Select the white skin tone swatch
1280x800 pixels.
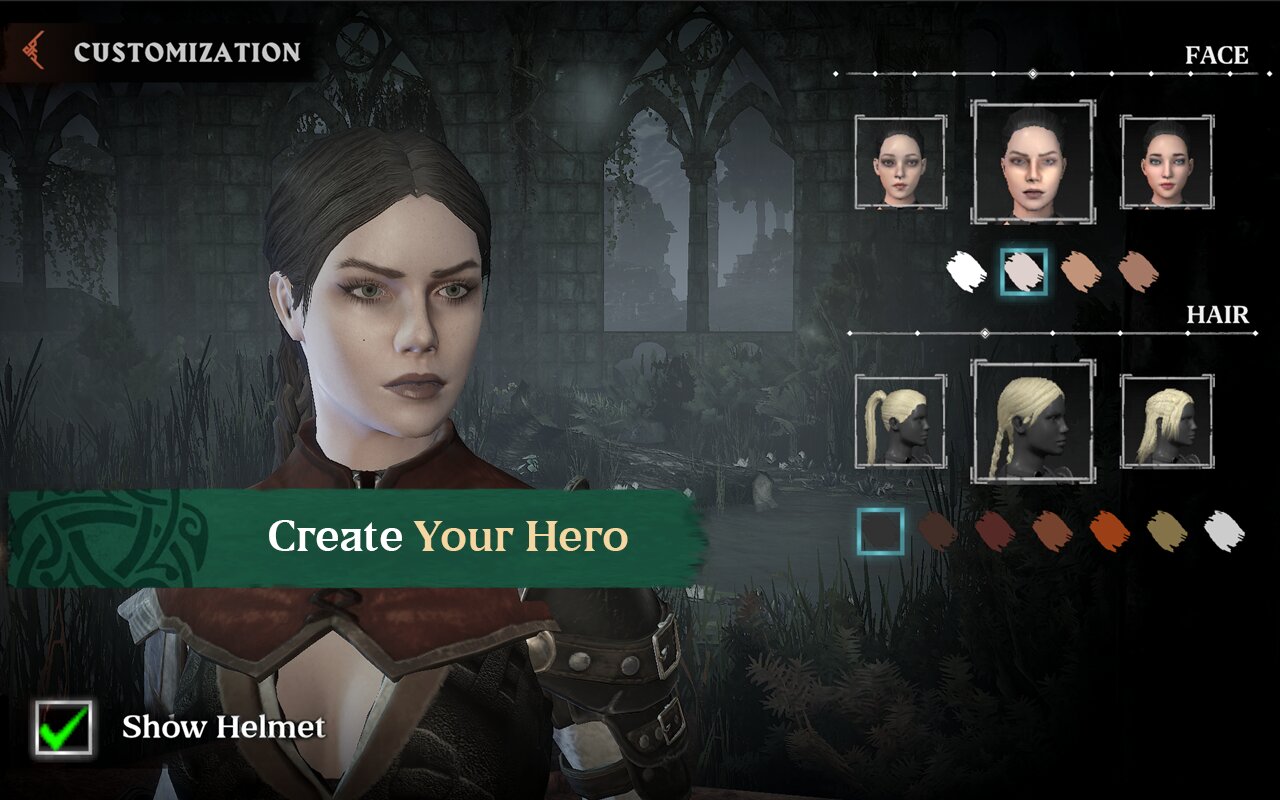(967, 271)
